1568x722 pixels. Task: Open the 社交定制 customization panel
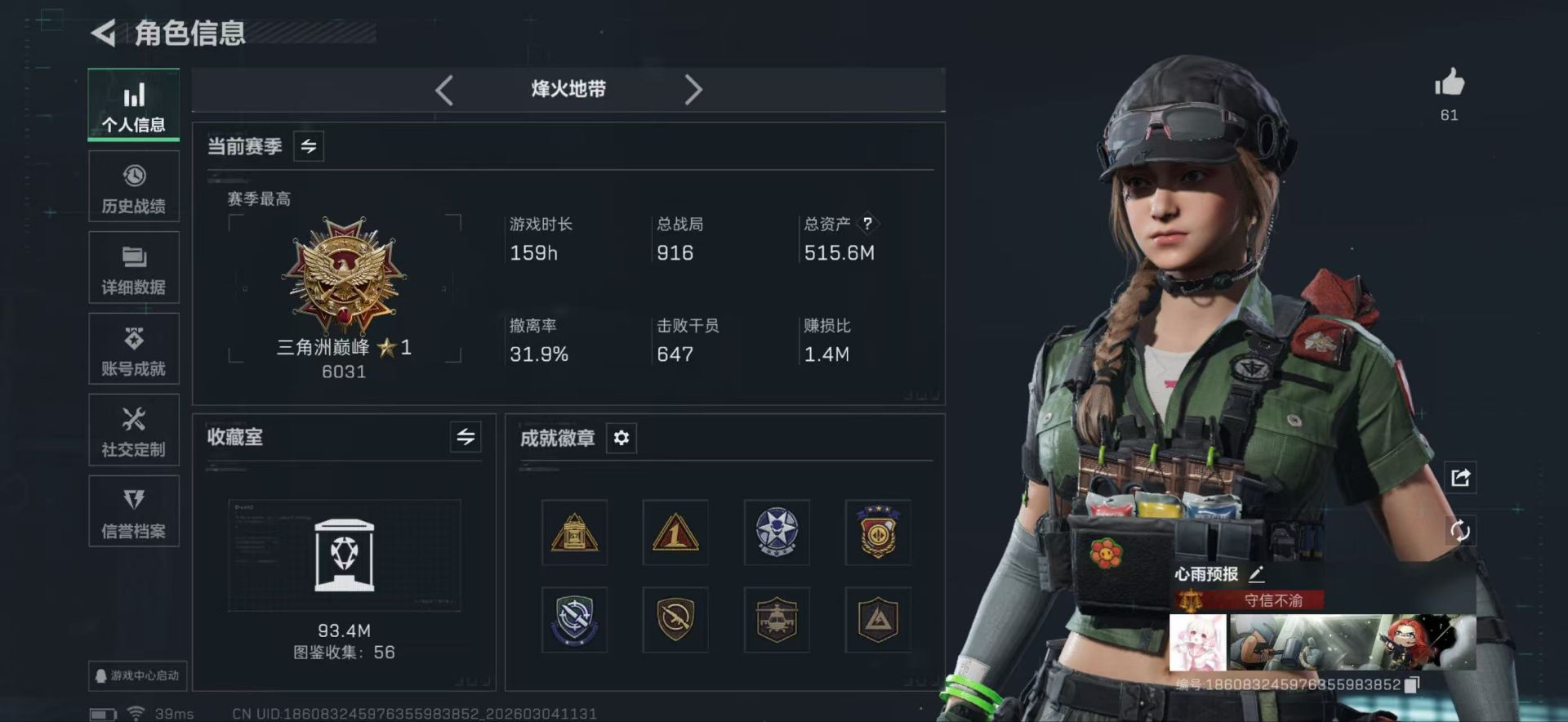133,430
